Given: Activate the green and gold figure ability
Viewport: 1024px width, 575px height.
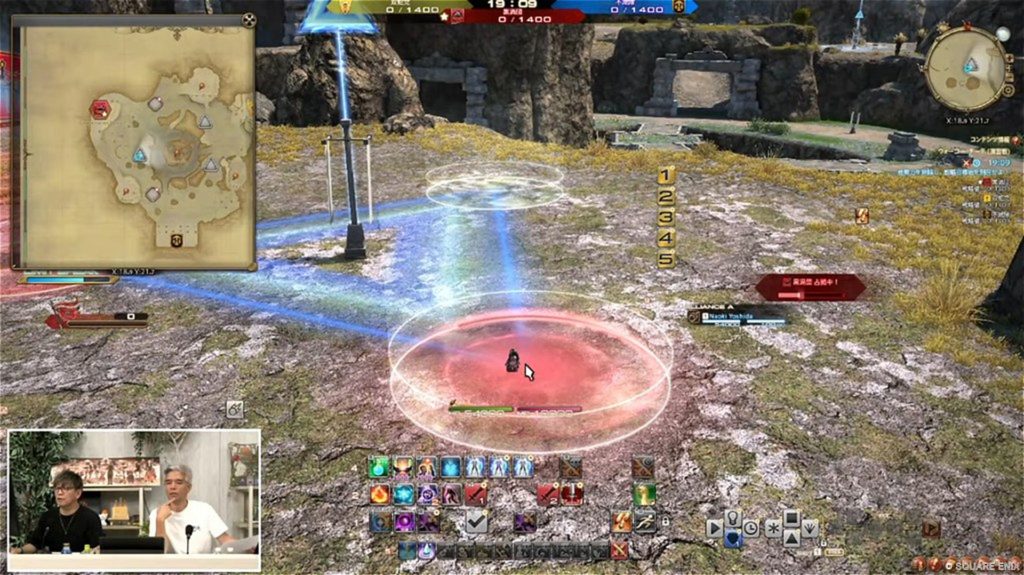Looking at the screenshot, I should coord(644,494).
